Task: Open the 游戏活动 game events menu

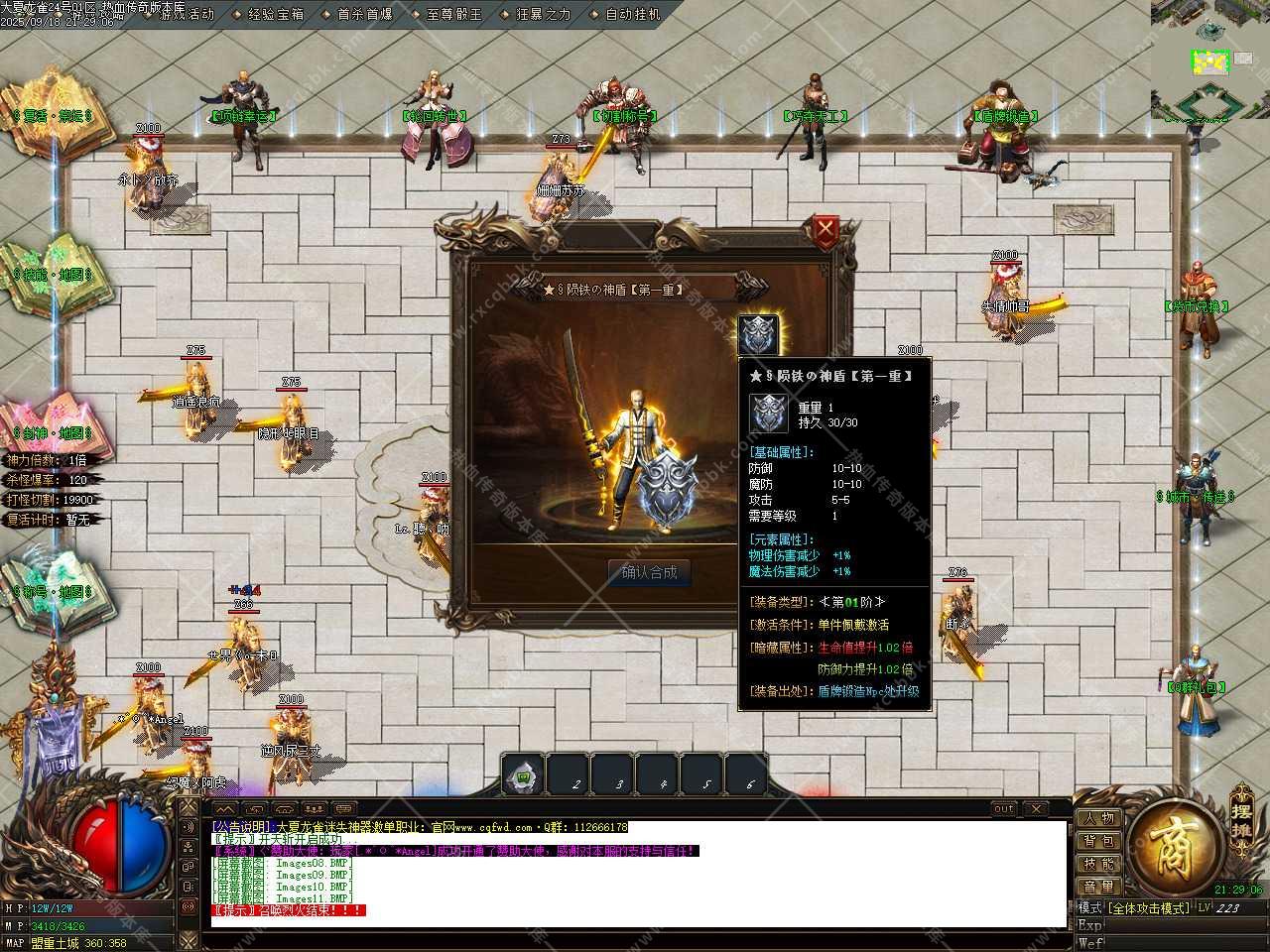Action: click(186, 15)
